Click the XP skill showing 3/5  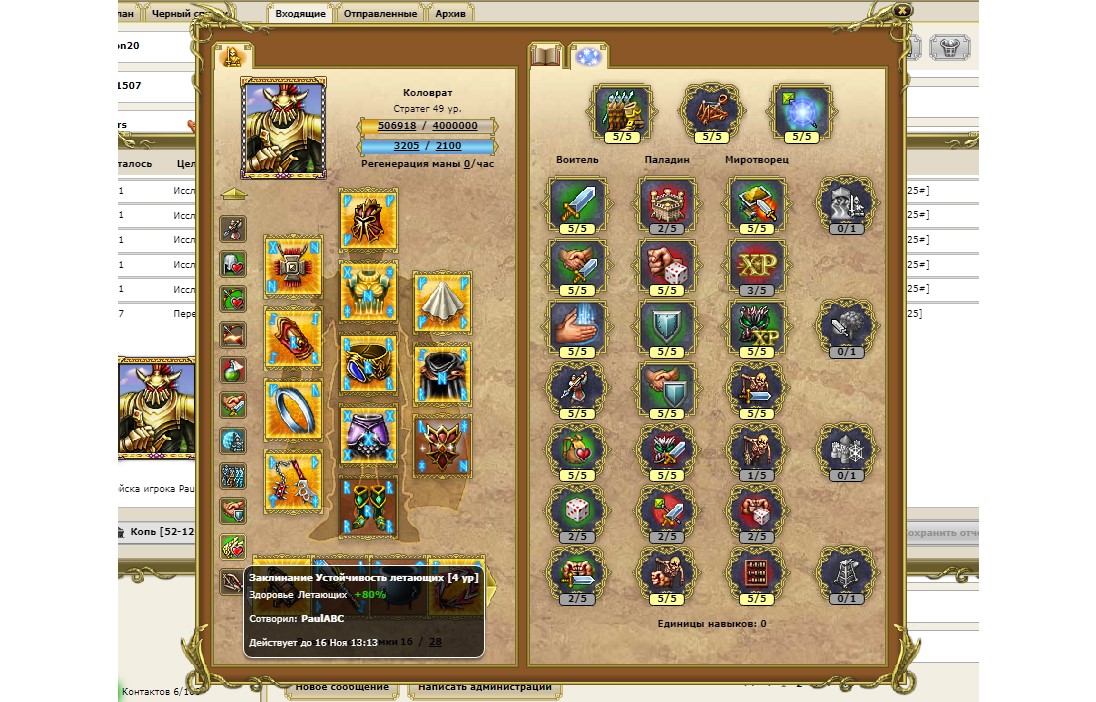click(757, 265)
